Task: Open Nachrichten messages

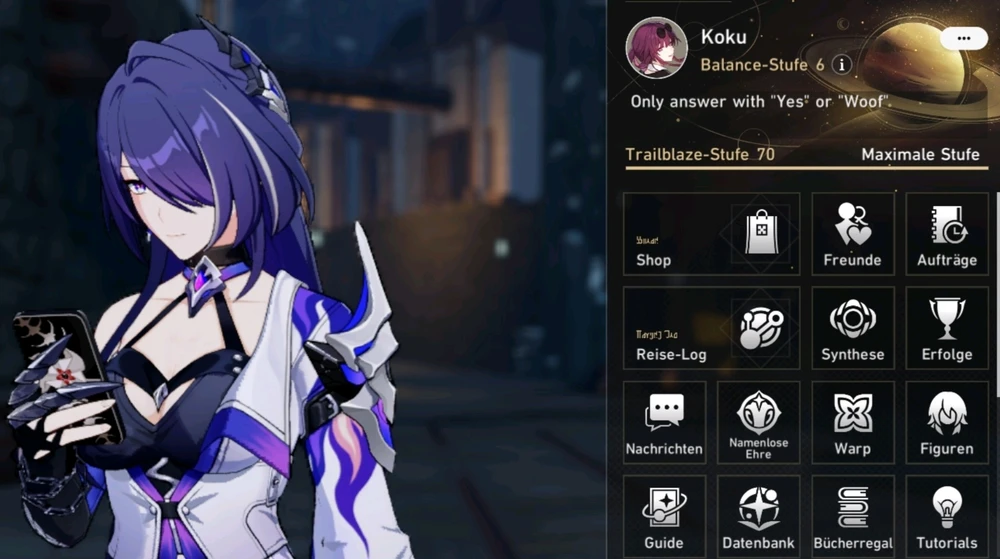Action: [x=664, y=422]
